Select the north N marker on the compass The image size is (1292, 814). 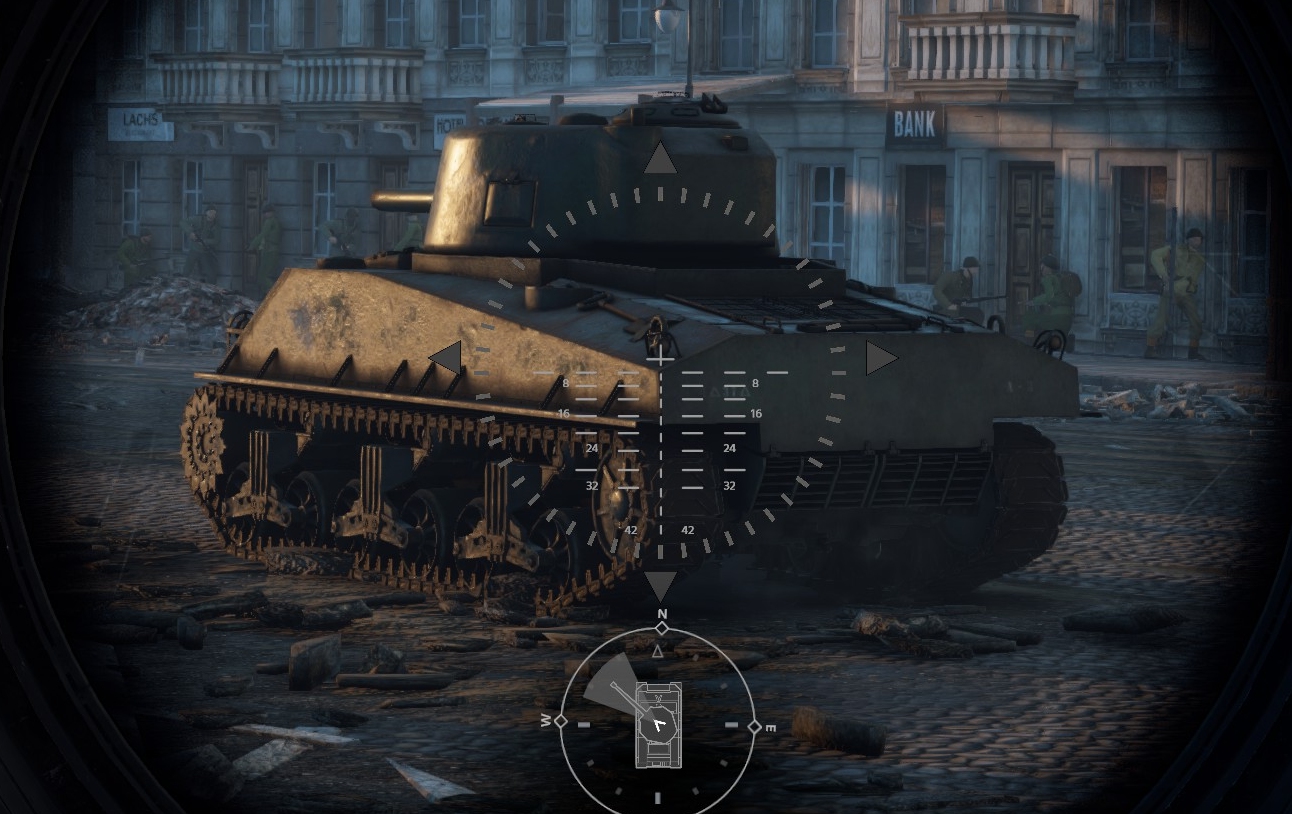coord(661,614)
